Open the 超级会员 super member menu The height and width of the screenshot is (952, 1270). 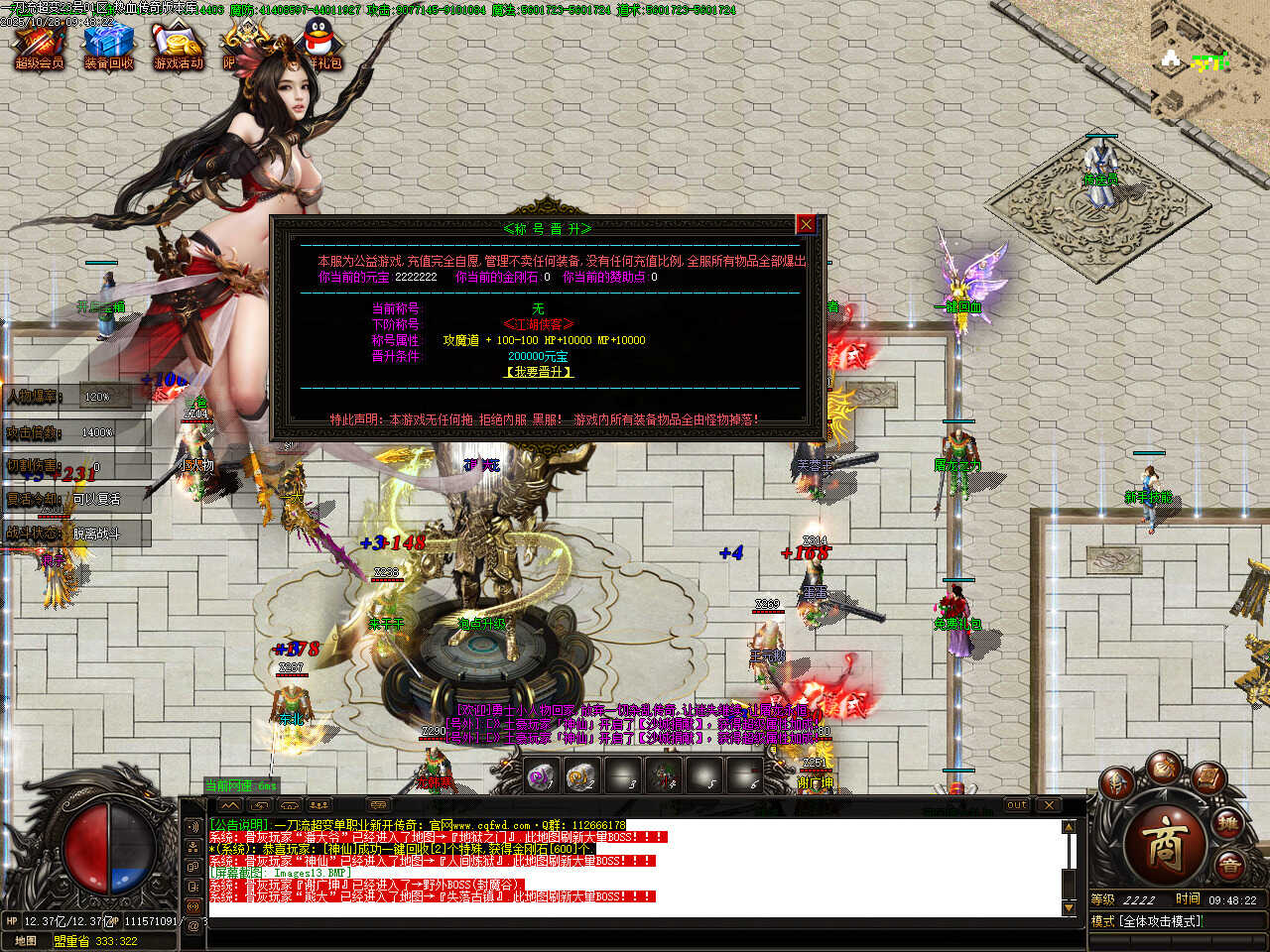pos(39,47)
